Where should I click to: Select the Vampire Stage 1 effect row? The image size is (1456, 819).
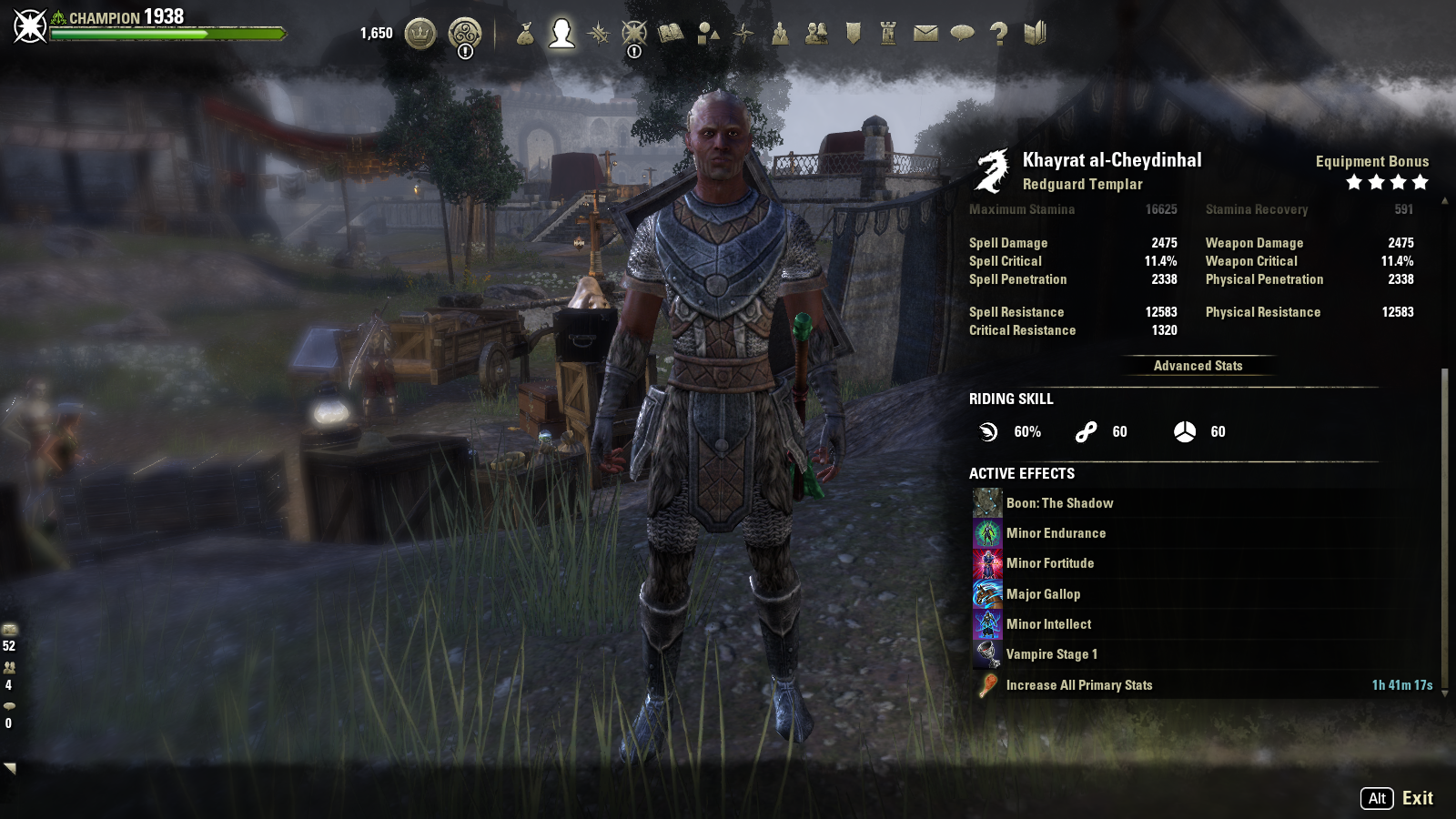click(x=1051, y=654)
